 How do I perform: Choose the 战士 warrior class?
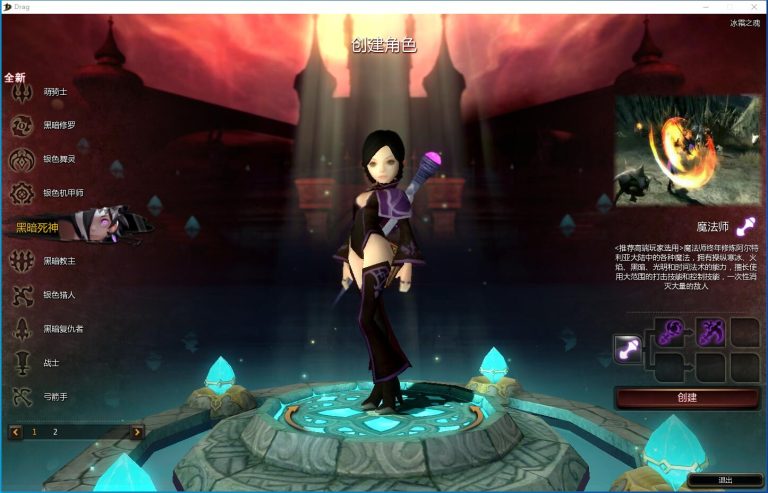pos(48,363)
